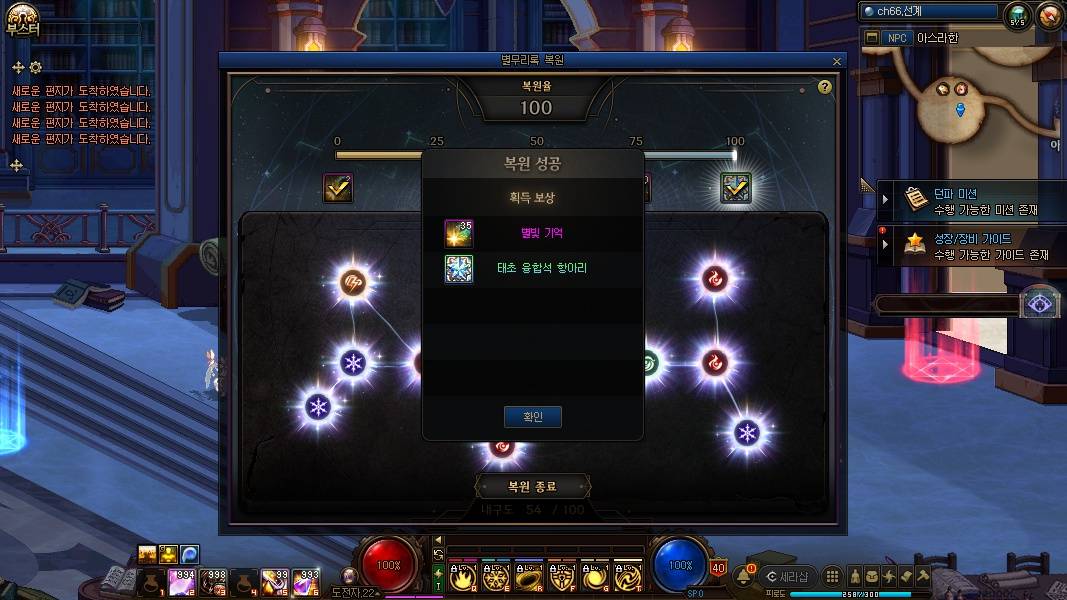Activate the golden ring skill on R
This screenshot has height=600, width=1067.
530,576
